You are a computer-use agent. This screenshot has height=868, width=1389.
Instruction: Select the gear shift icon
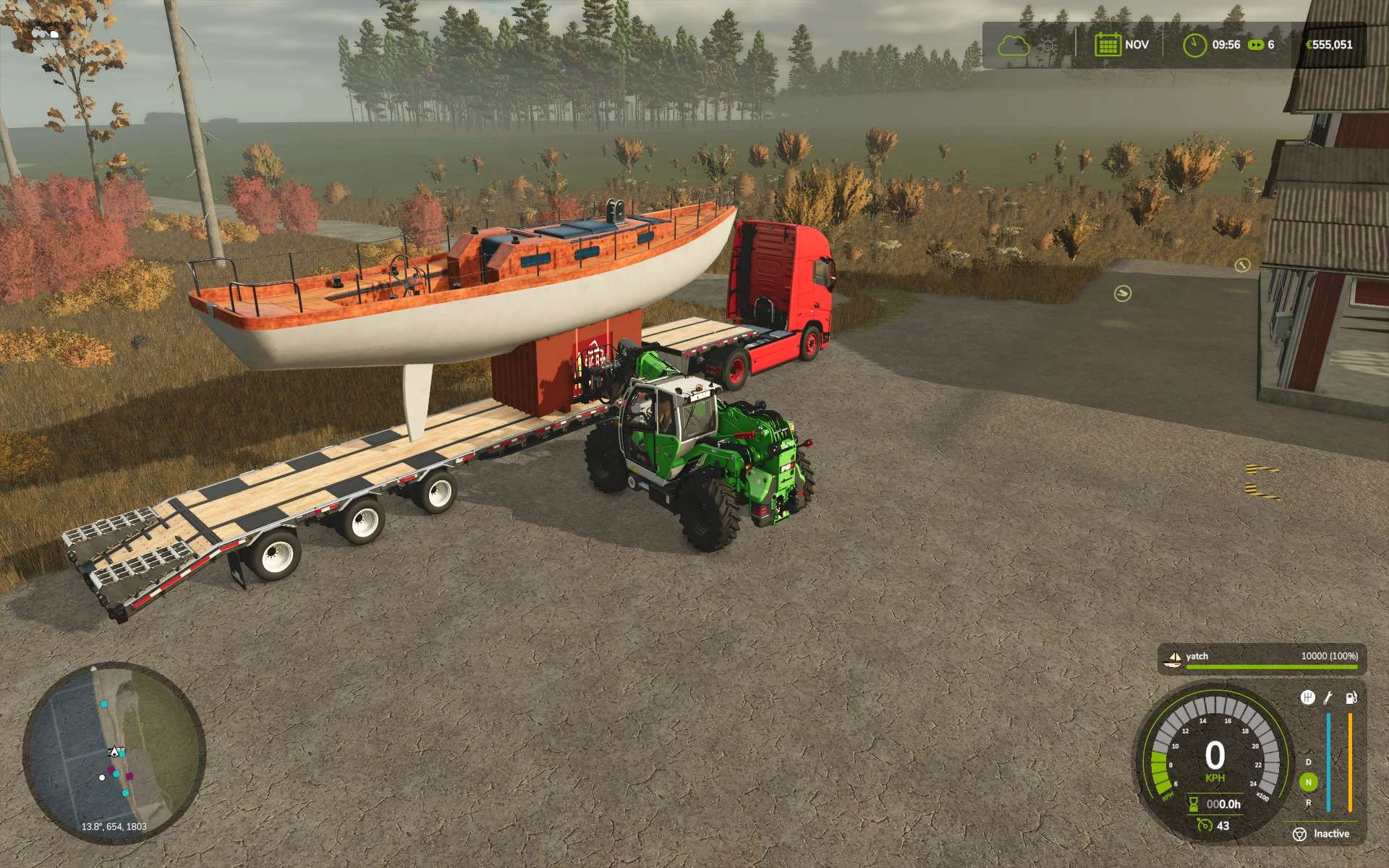(x=1307, y=697)
